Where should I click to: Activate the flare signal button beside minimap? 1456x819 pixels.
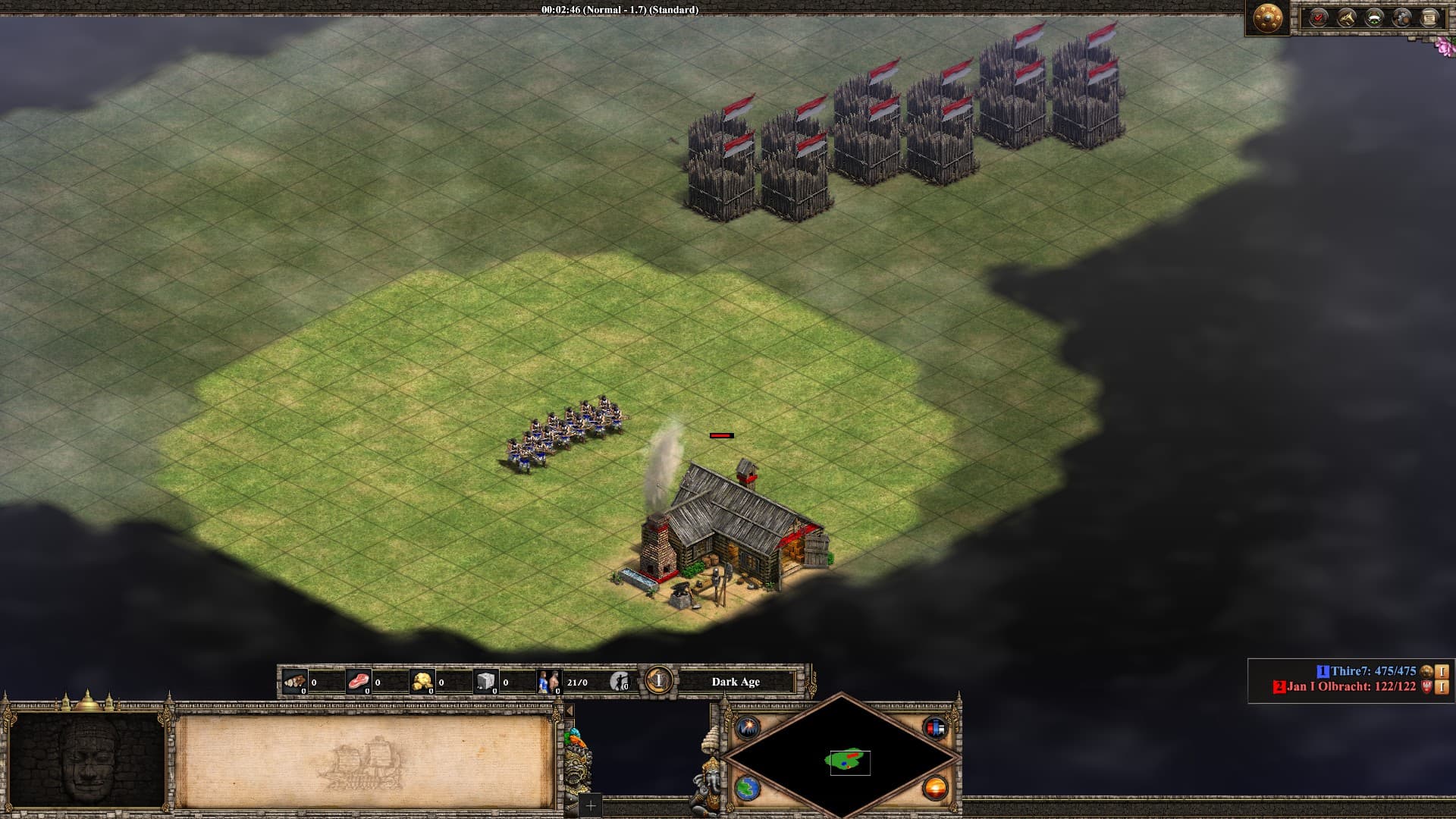pos(748,729)
